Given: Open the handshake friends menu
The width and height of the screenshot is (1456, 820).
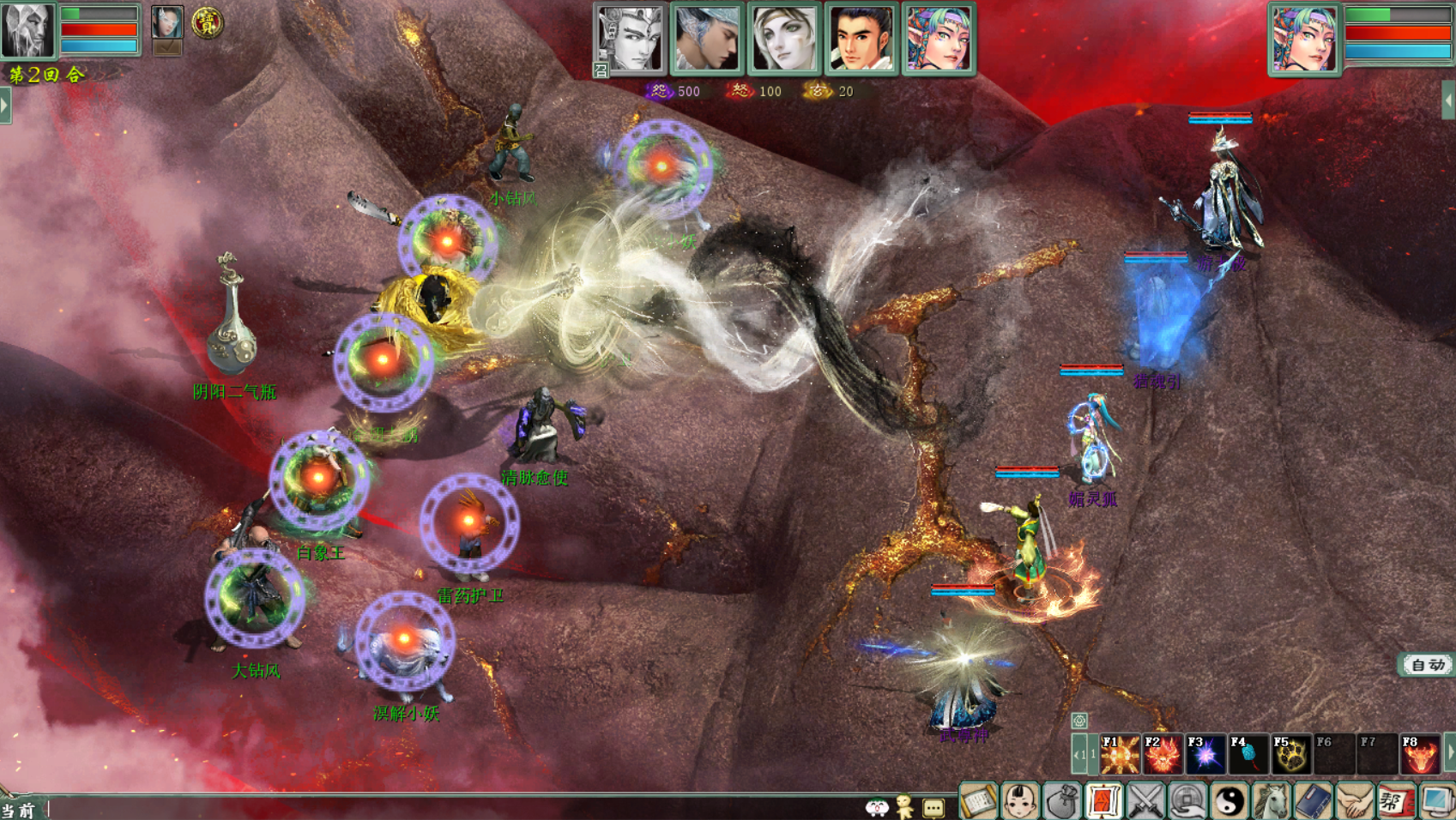Looking at the screenshot, I should point(1354,802).
